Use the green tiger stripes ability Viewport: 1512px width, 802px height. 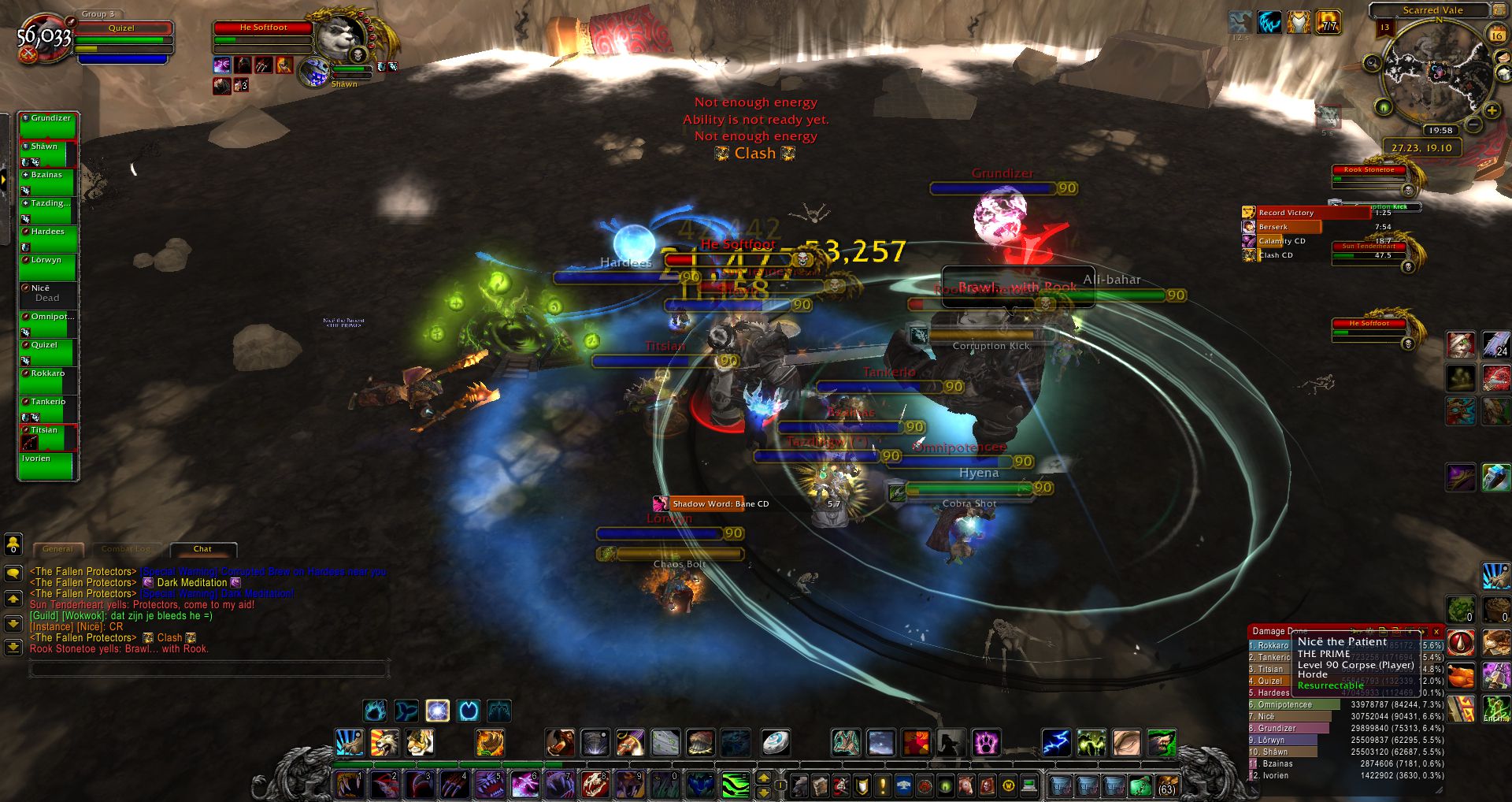click(735, 785)
